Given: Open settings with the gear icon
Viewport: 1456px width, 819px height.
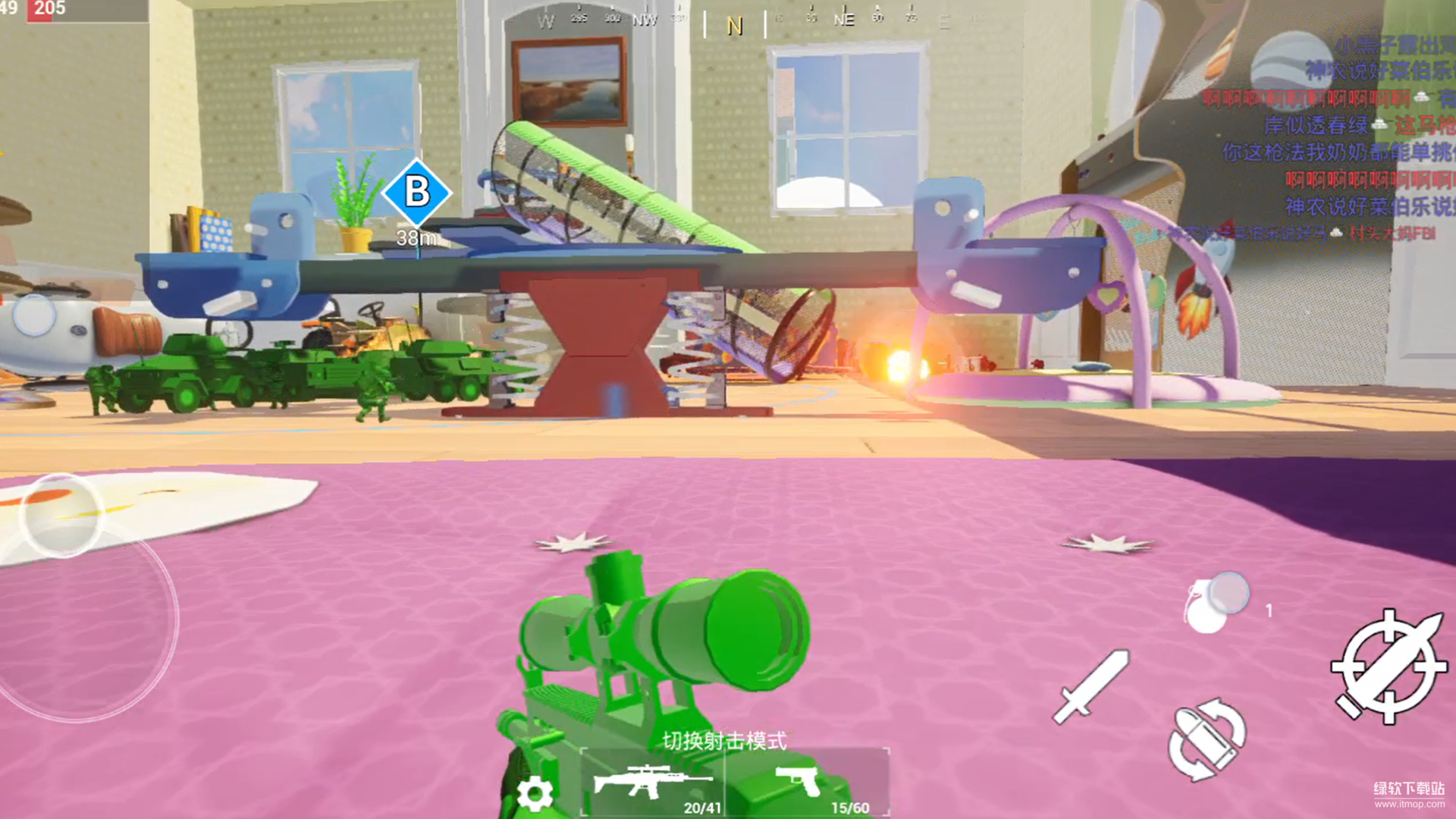Looking at the screenshot, I should click(x=535, y=793).
